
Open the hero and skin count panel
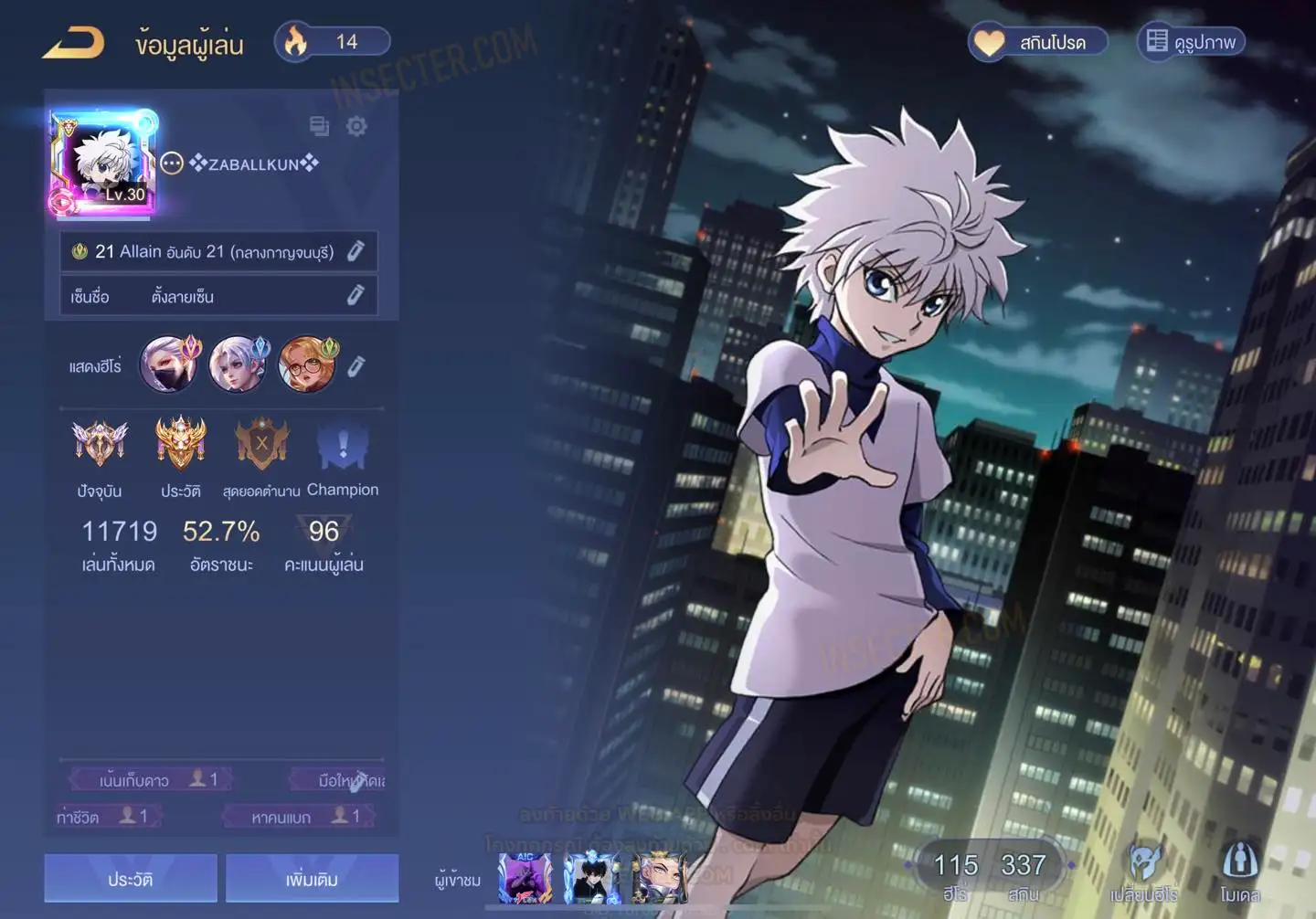pos(989,872)
